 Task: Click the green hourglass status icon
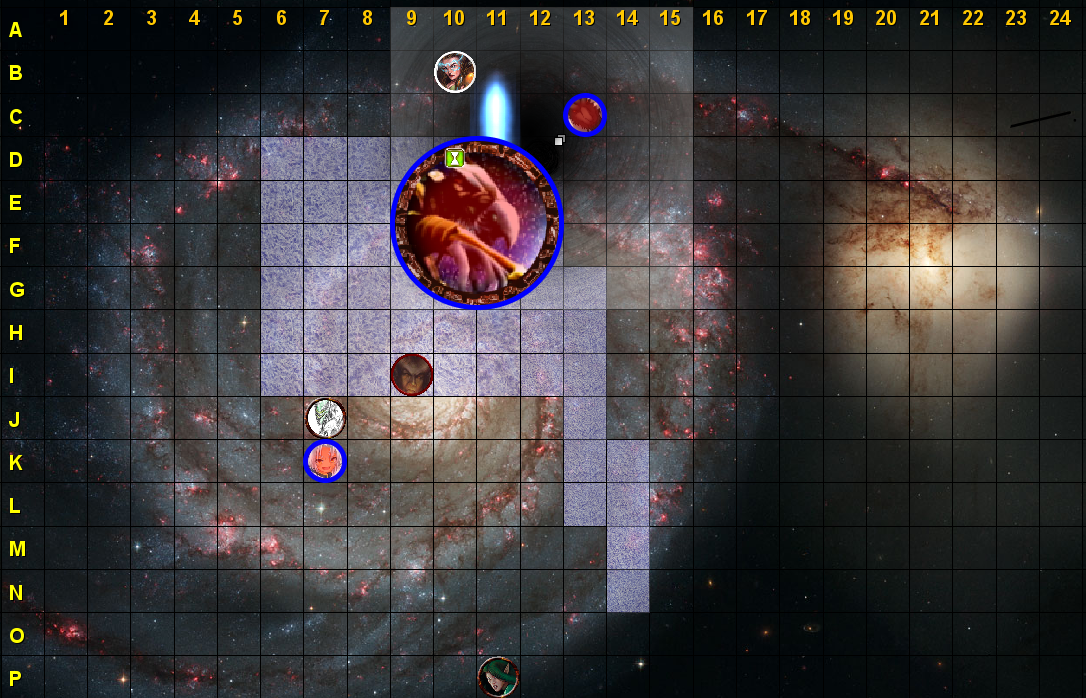pyautogui.click(x=455, y=157)
